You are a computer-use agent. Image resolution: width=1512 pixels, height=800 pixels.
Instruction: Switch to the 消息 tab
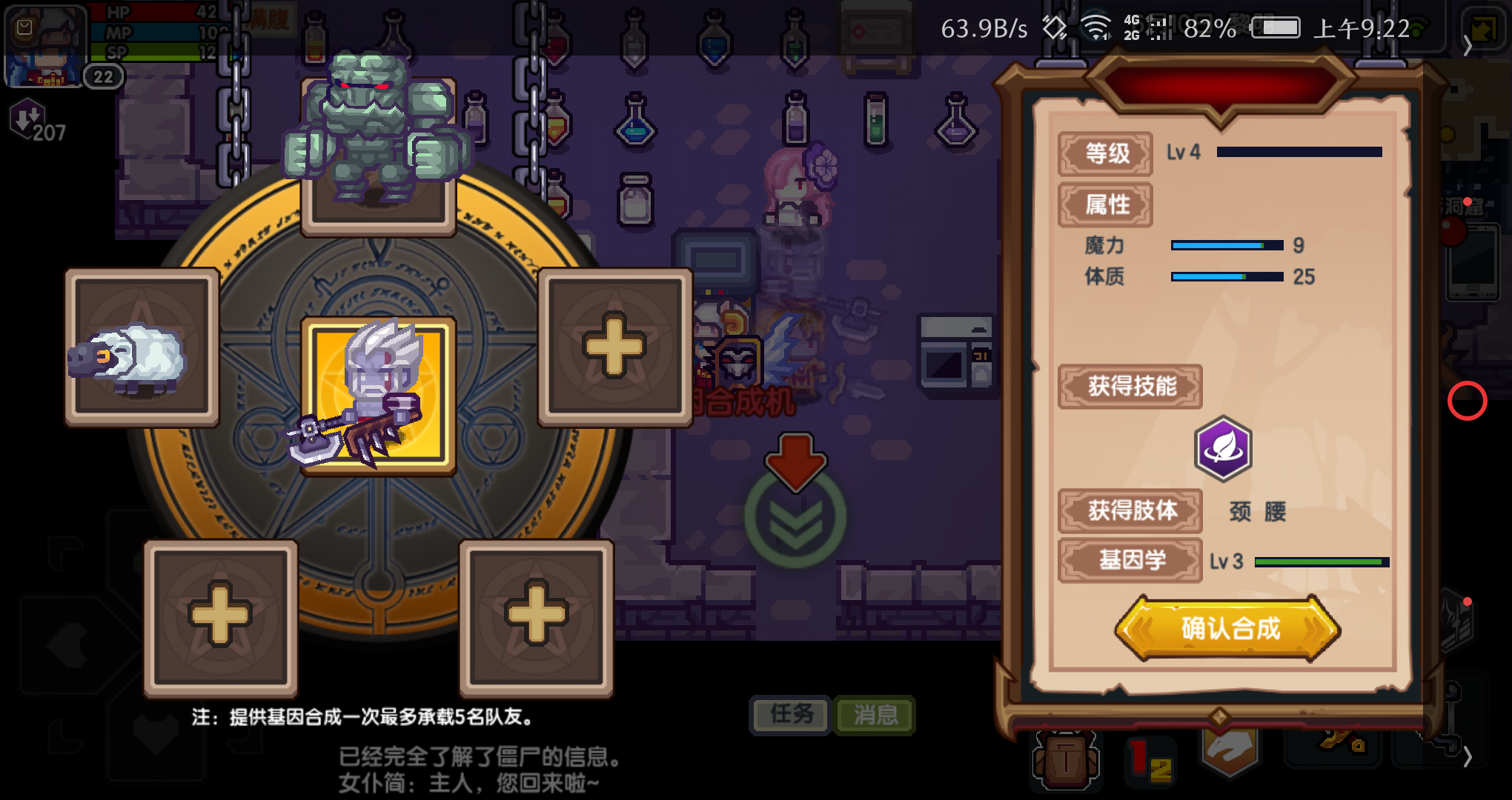[x=874, y=715]
